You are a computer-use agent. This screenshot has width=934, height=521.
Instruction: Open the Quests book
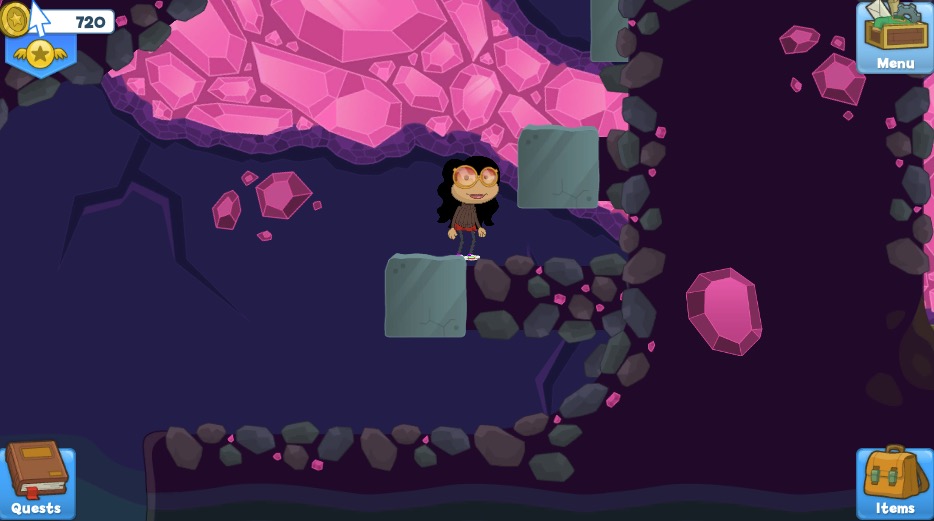pyautogui.click(x=37, y=478)
